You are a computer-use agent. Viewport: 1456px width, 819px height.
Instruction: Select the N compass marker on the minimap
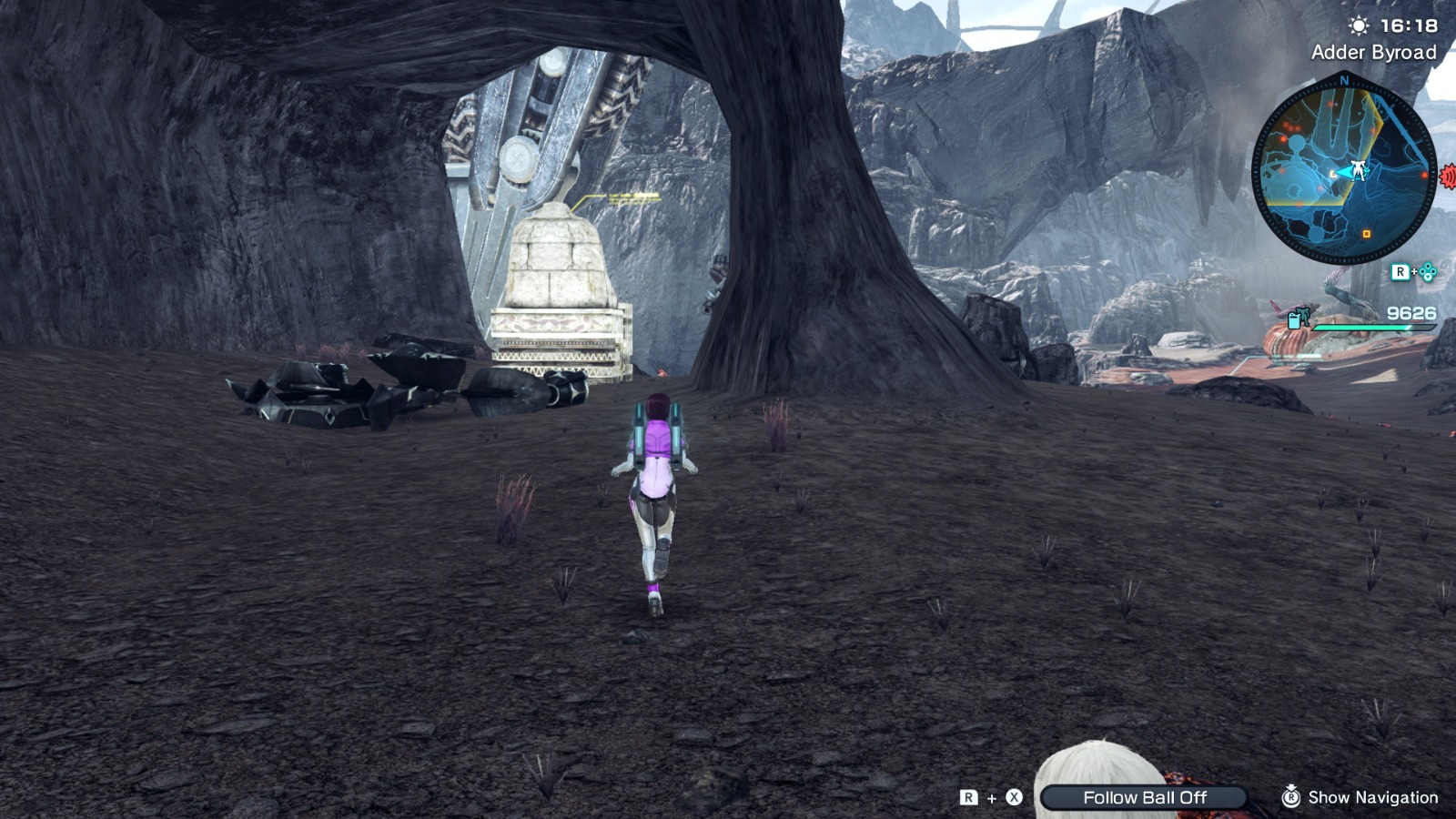click(1344, 80)
